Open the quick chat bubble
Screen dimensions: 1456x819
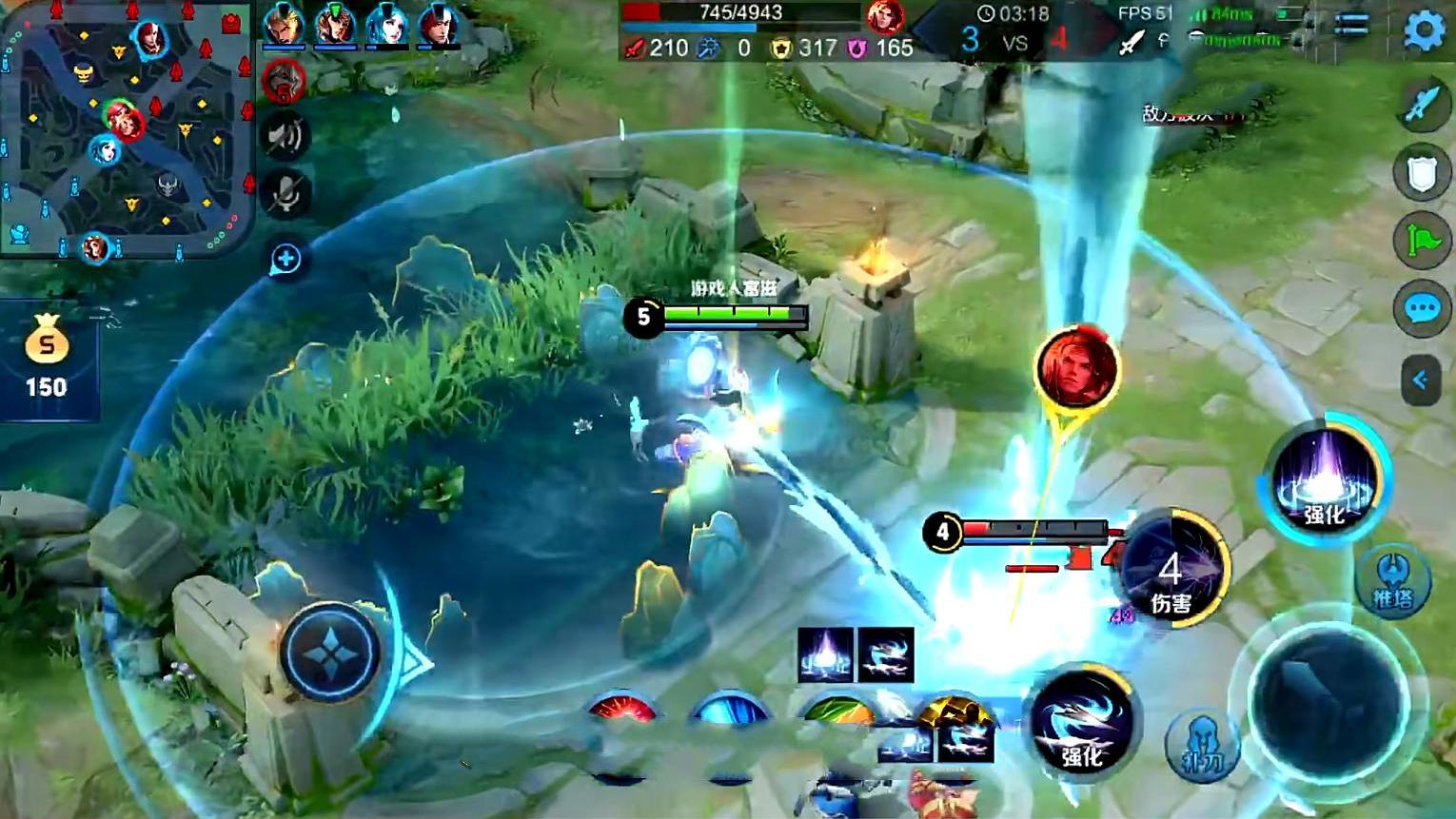(x=1422, y=308)
